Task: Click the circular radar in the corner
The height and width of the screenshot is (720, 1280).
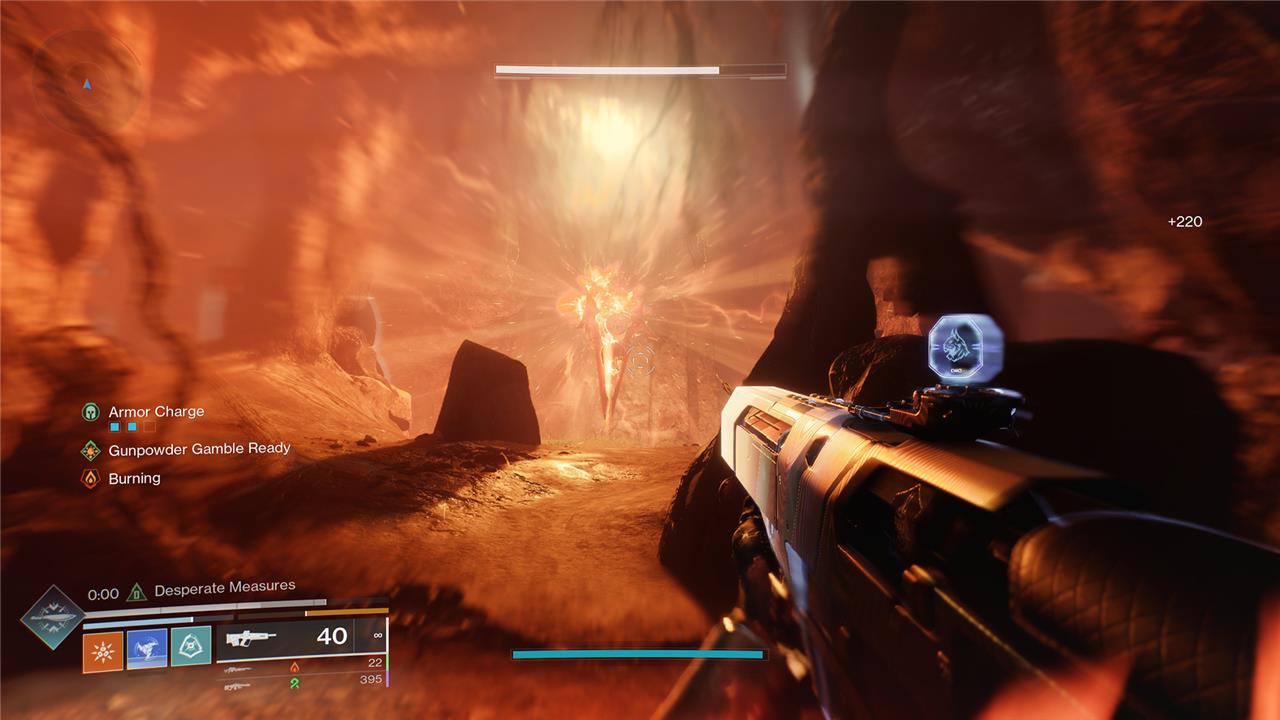Action: point(87,82)
